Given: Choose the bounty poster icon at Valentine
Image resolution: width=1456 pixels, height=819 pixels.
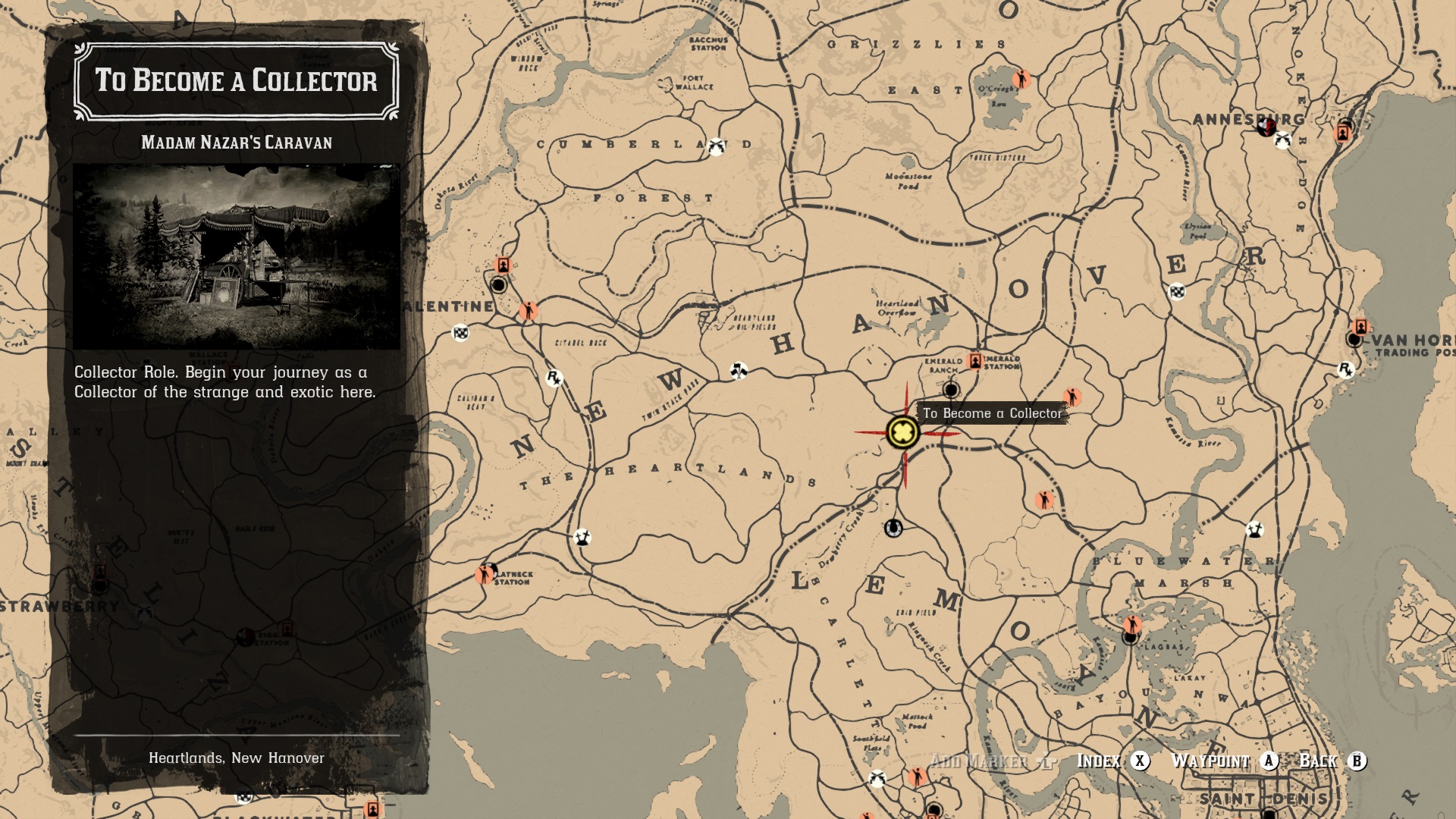Looking at the screenshot, I should point(503,265).
